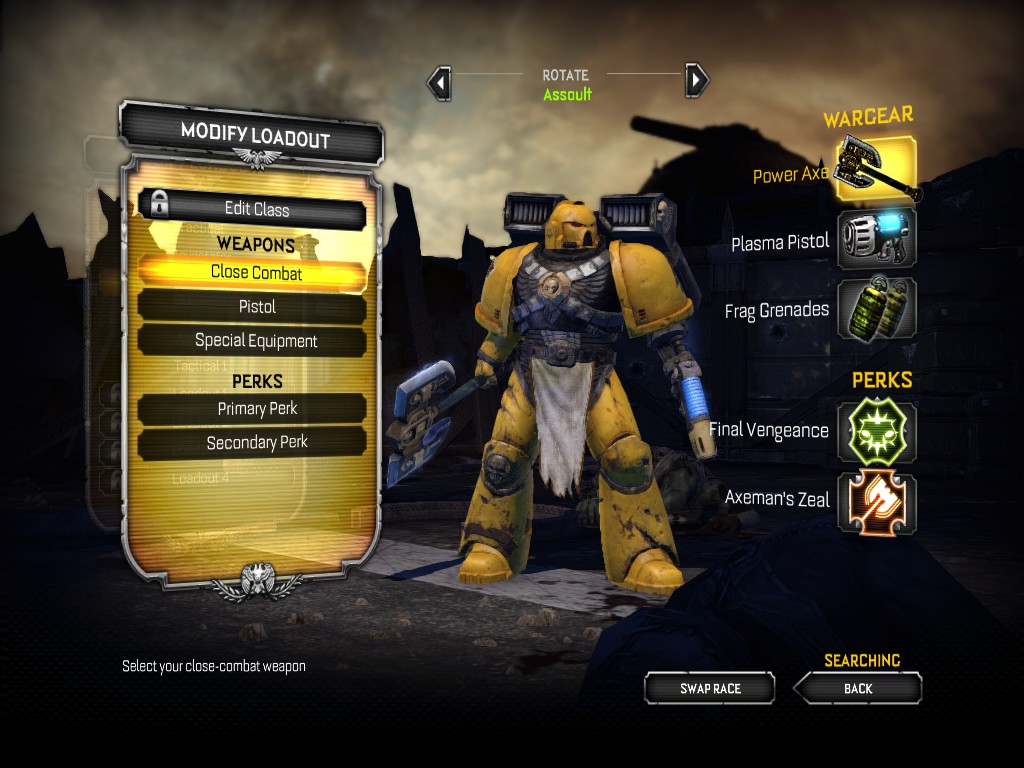Screen dimensions: 1024x768
Task: Select the Primary Perk entry
Action: [256, 408]
